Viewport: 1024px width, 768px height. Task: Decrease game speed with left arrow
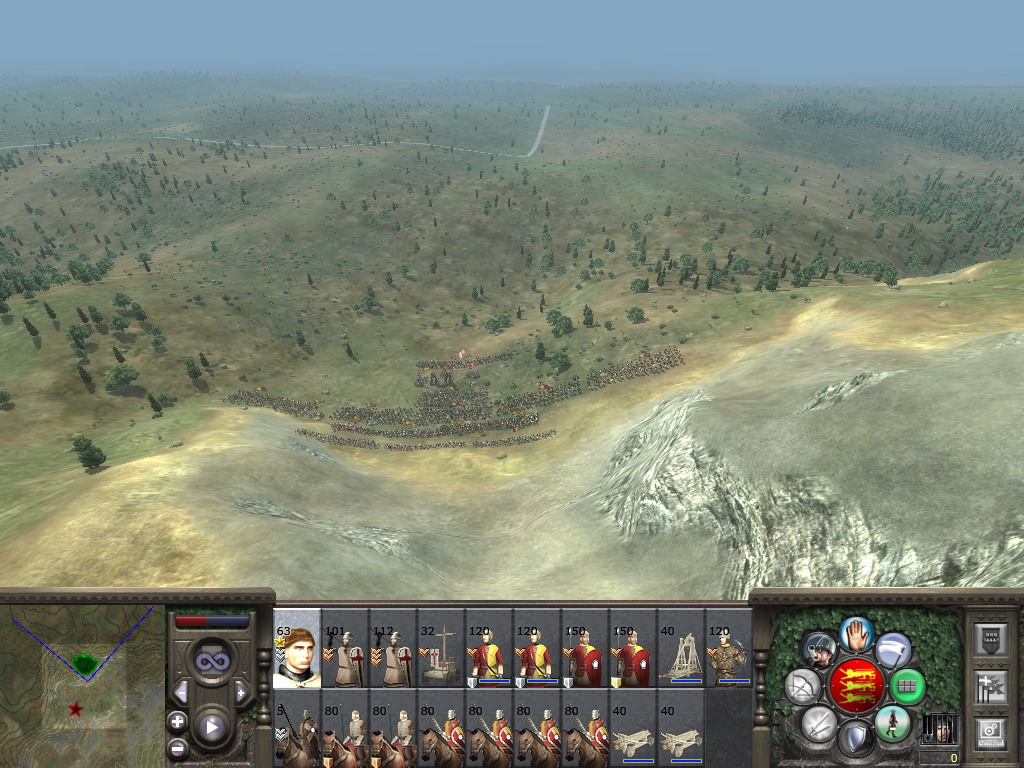(x=181, y=692)
